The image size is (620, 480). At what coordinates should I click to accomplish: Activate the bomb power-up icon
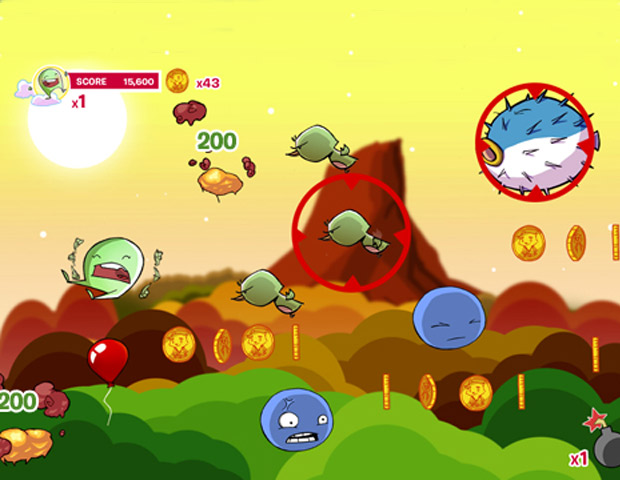(605, 447)
